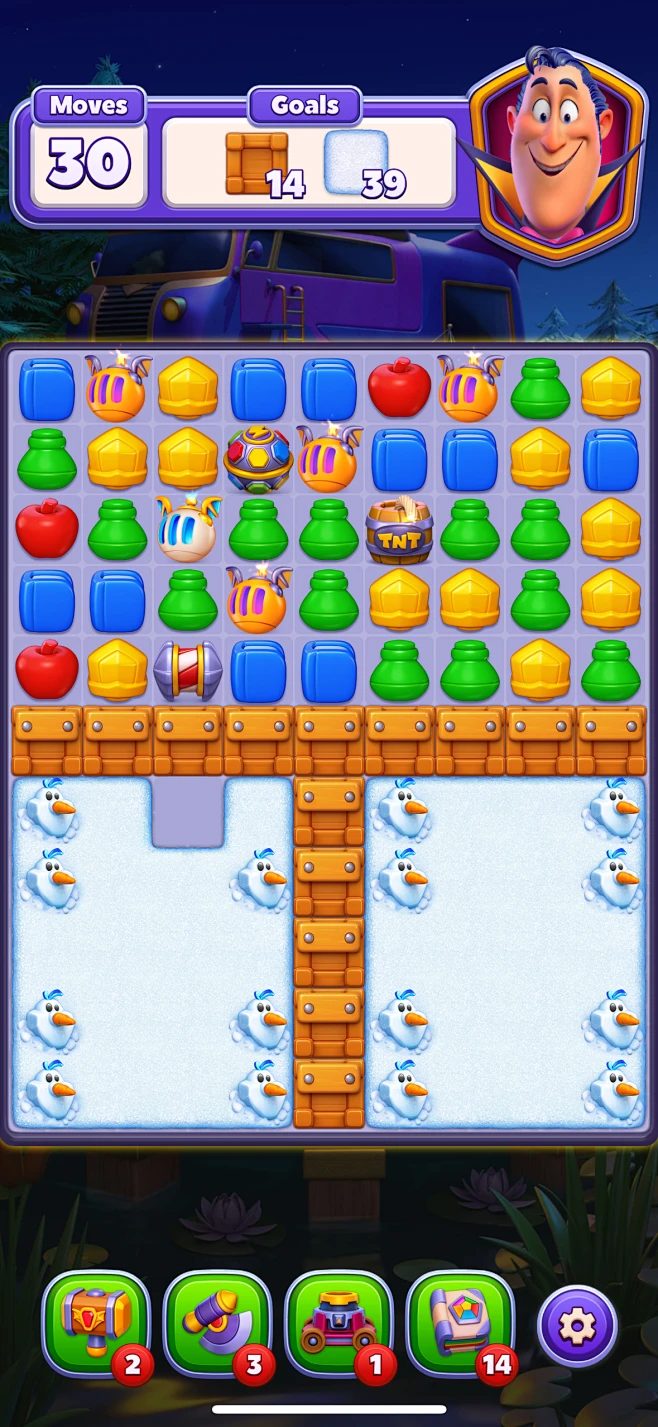Trigger the red-striped rocket piece
The image size is (658, 1427).
tap(187, 670)
